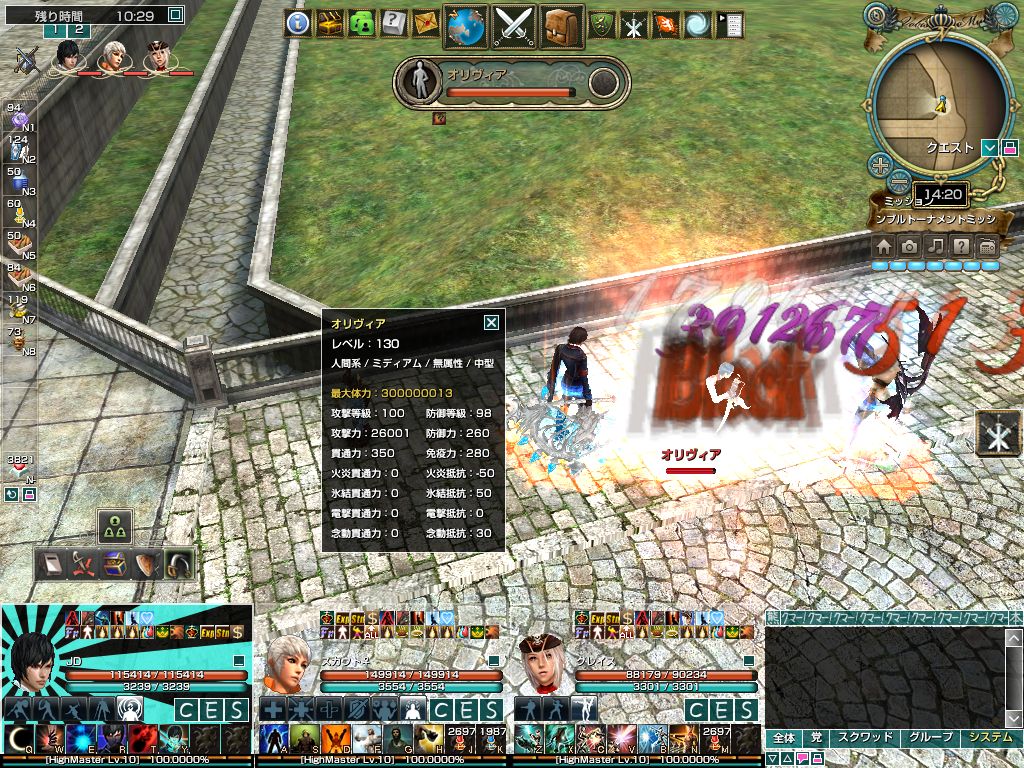1024x768 pixels.
Task: Open the envelope mail icon
Action: [425, 23]
